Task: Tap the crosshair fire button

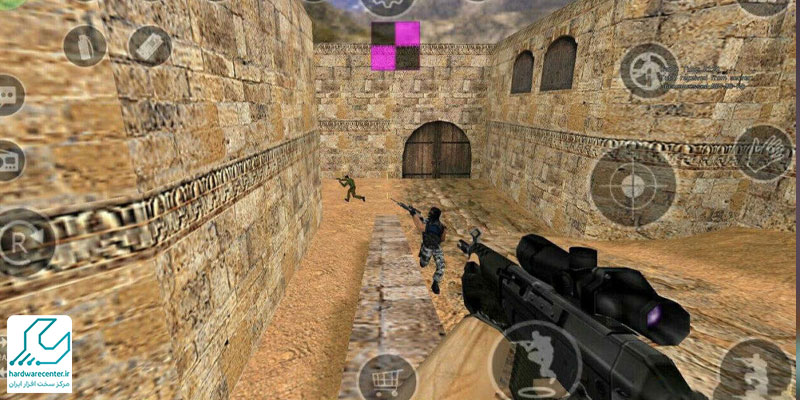Action: pyautogui.click(x=632, y=185)
